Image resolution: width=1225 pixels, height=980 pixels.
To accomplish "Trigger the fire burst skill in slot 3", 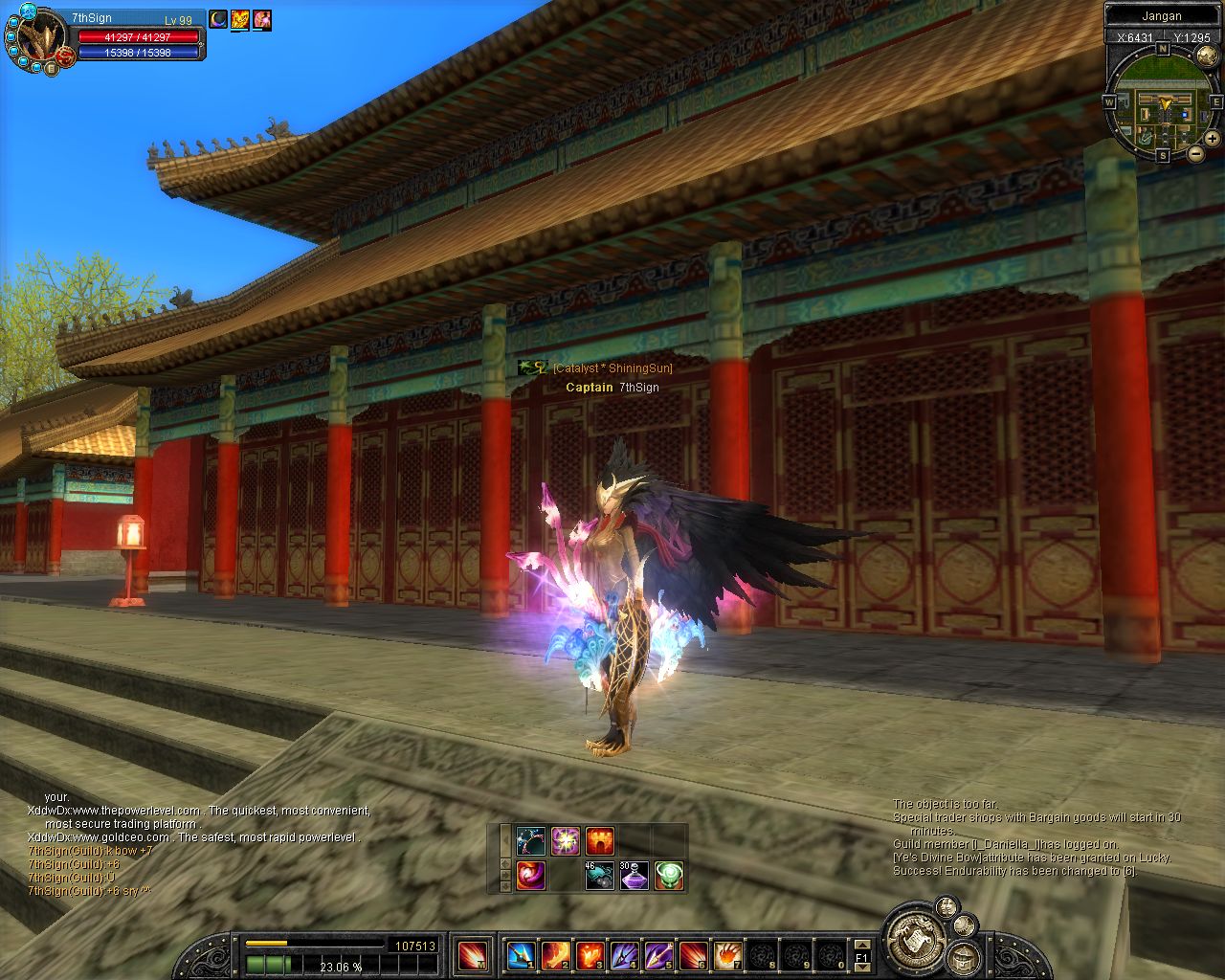I will [590, 954].
